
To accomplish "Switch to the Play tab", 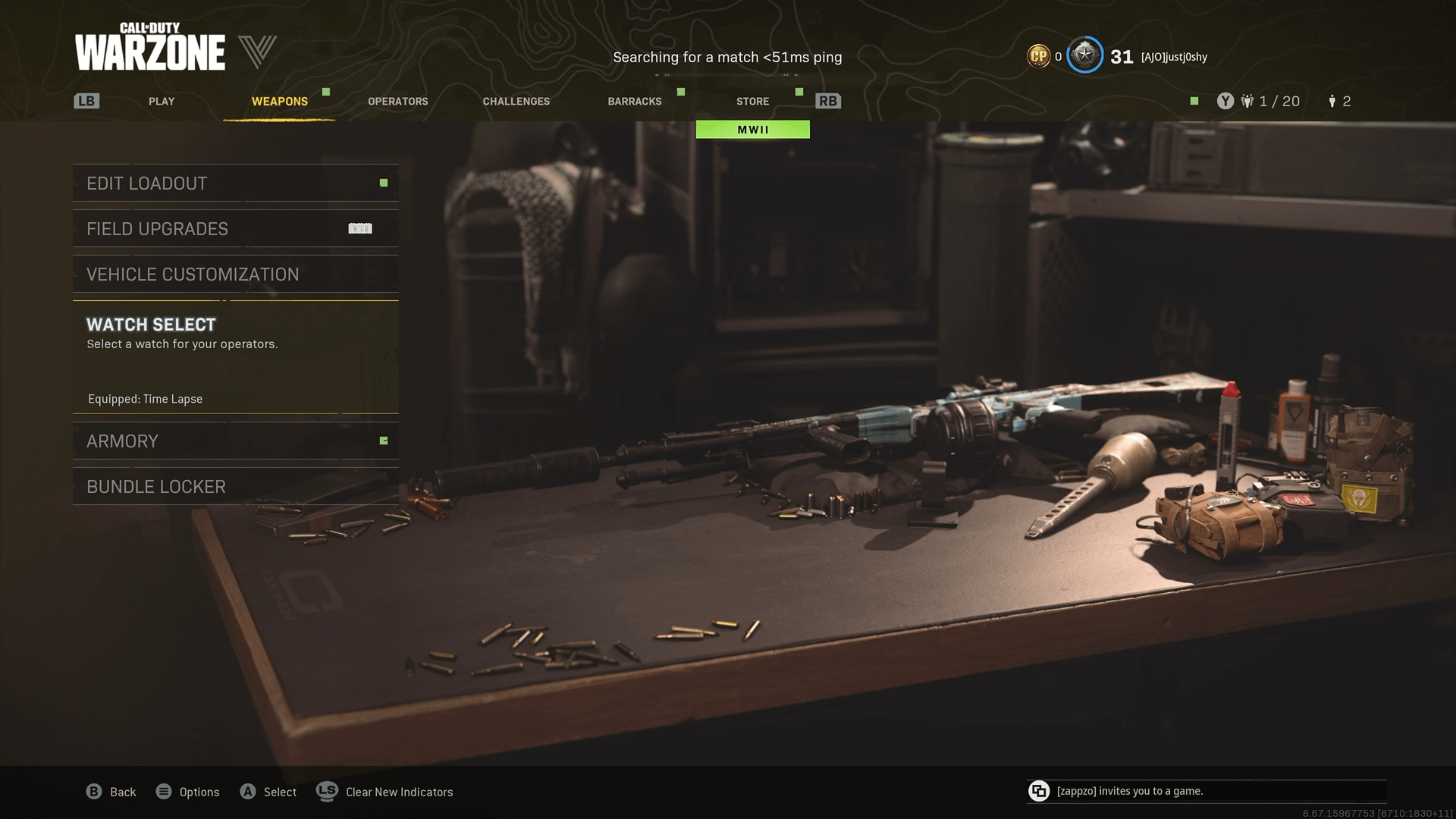I will (x=162, y=102).
